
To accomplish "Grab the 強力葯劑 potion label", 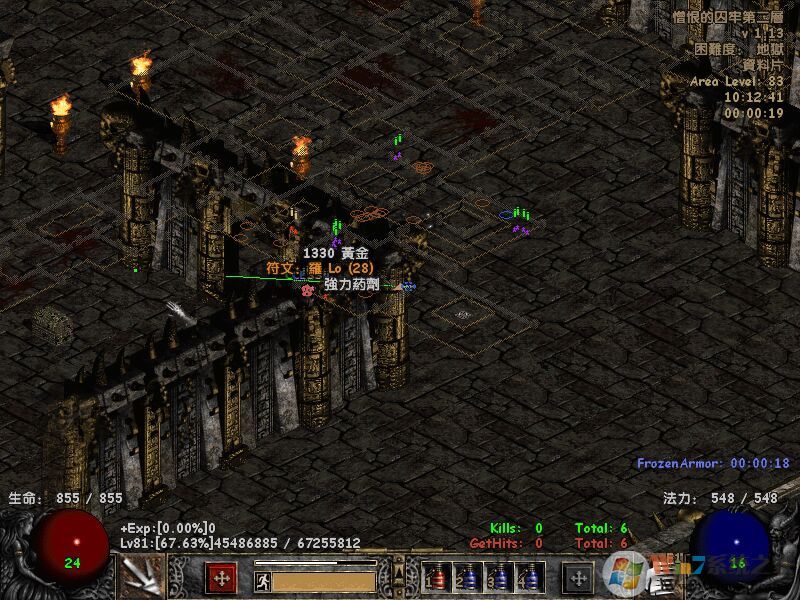I will click(x=351, y=284).
